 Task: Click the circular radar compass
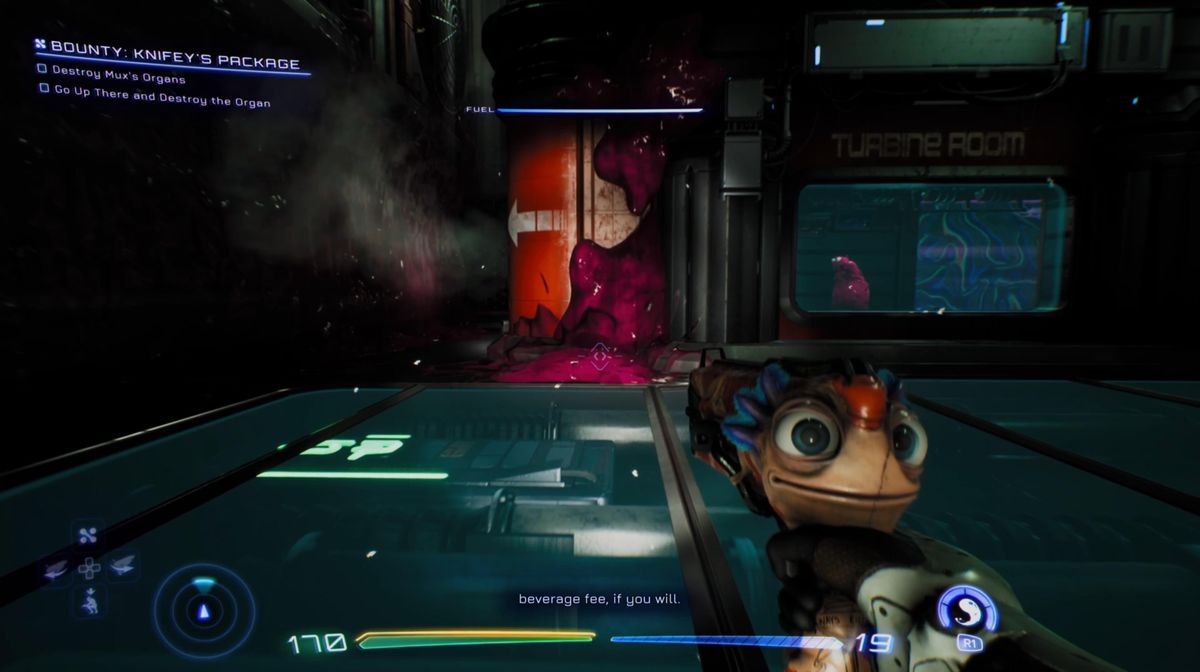(x=203, y=610)
